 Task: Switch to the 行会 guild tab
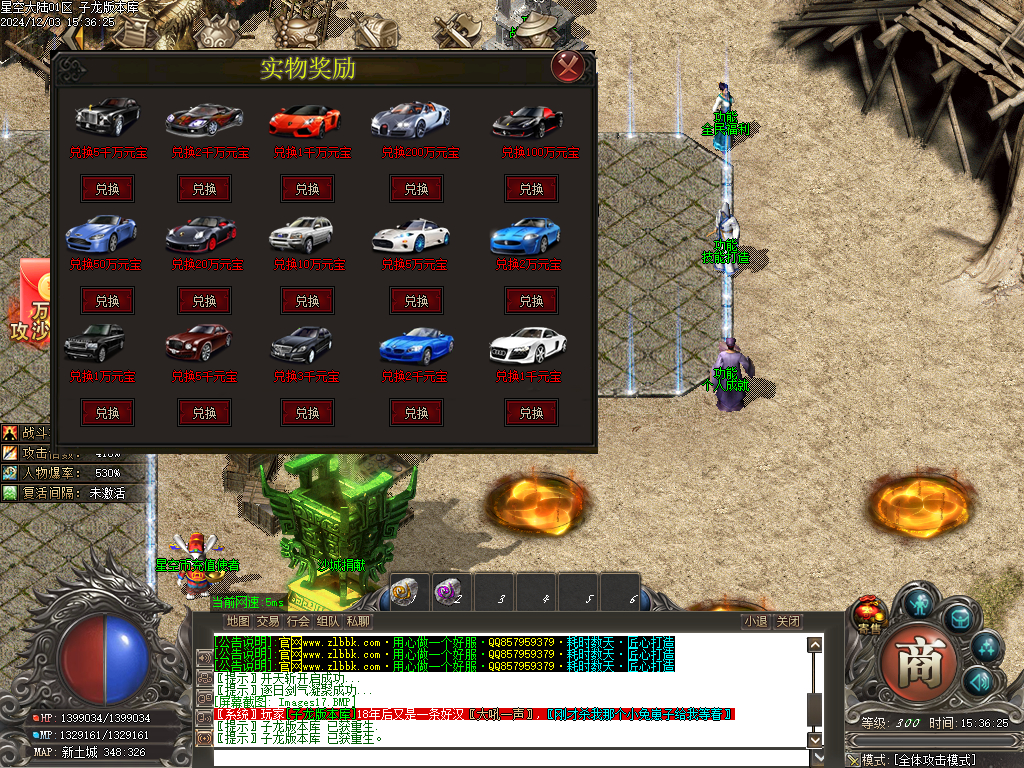pyautogui.click(x=298, y=621)
